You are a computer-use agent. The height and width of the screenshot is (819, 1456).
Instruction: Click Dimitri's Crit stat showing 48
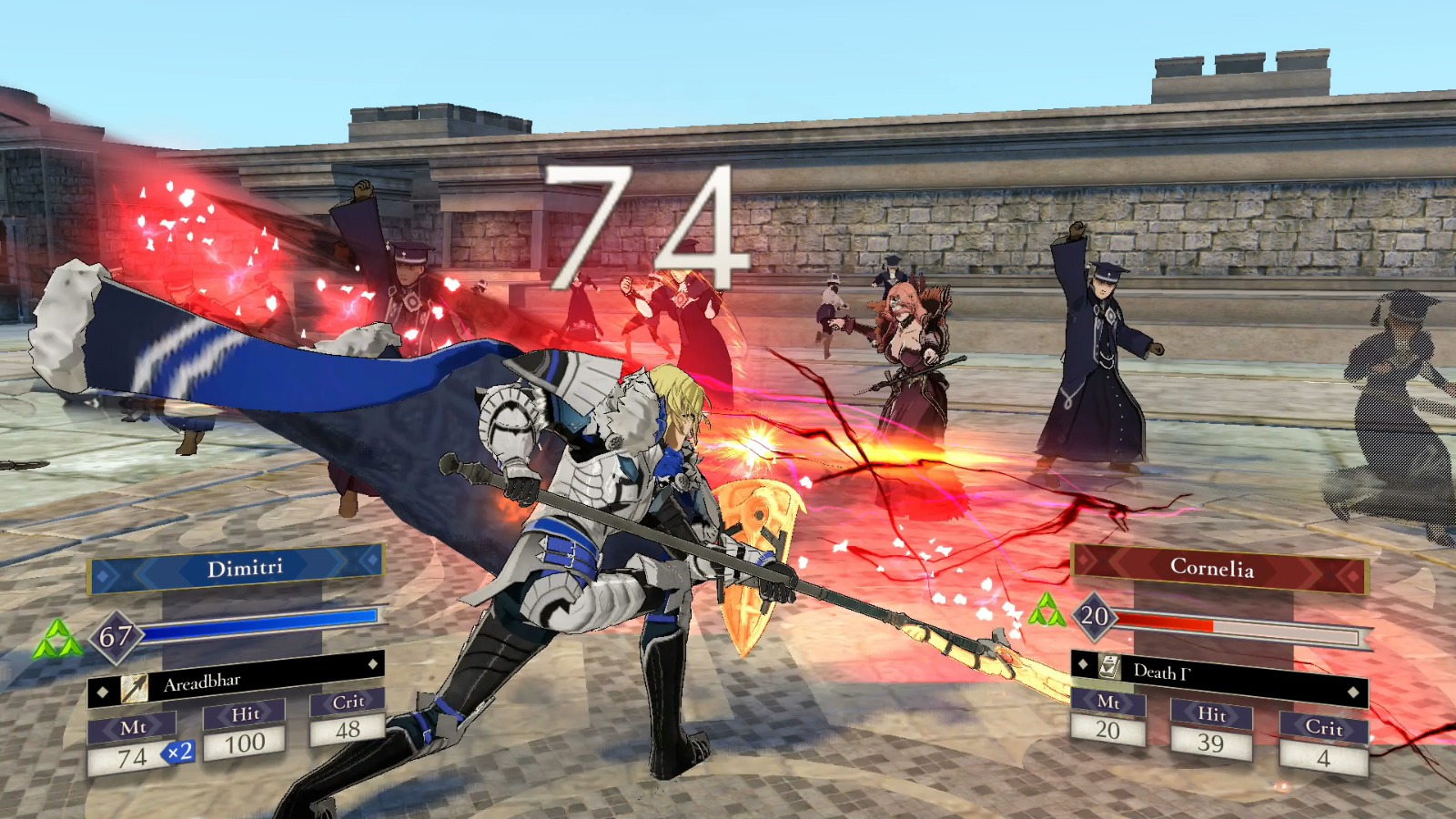349,728
